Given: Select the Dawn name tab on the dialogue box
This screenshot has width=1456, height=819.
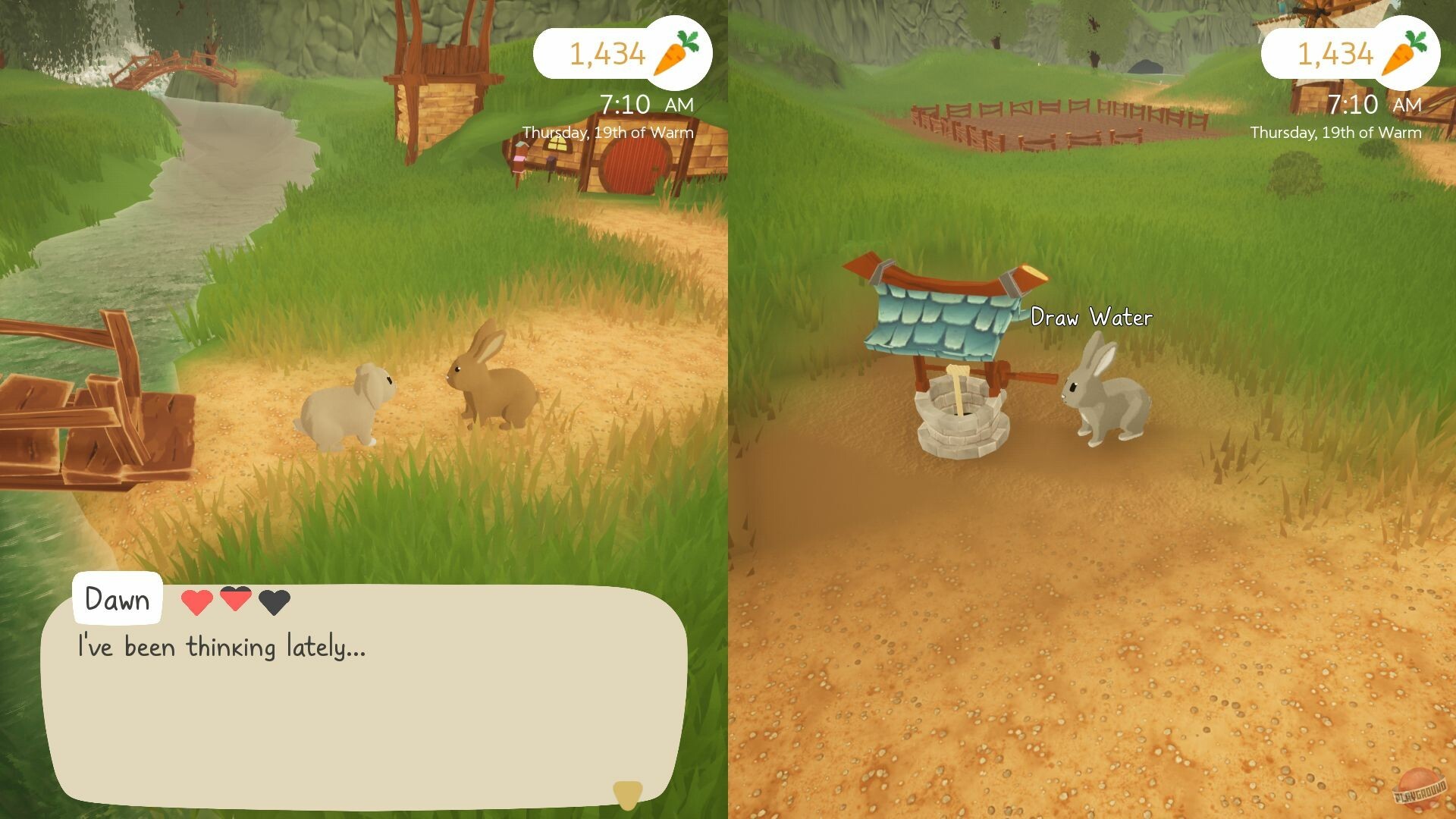Looking at the screenshot, I should 118,599.
